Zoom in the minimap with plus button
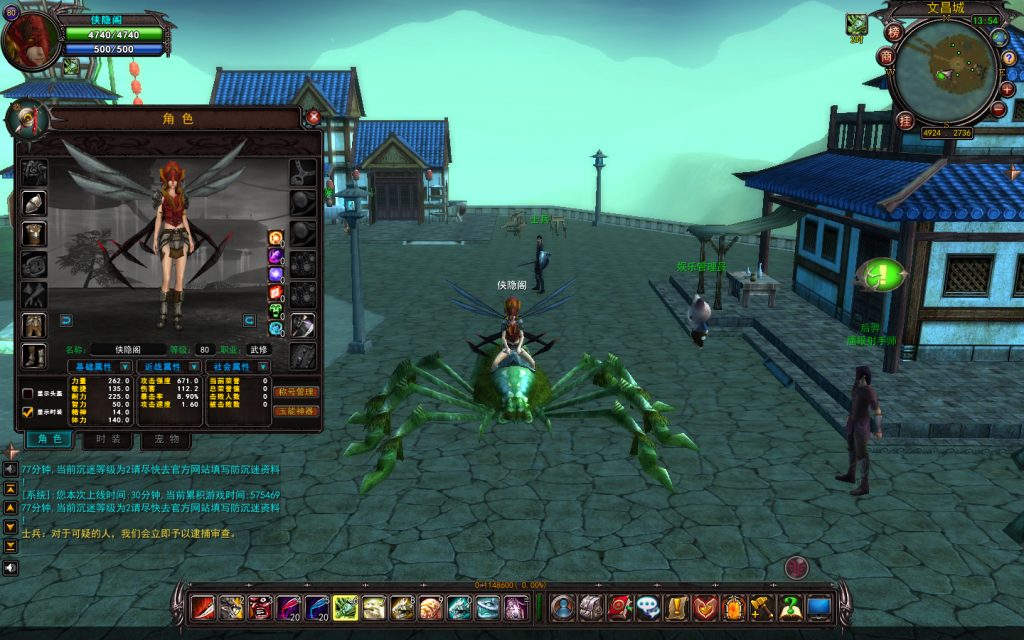The height and width of the screenshot is (640, 1024). point(1007,89)
